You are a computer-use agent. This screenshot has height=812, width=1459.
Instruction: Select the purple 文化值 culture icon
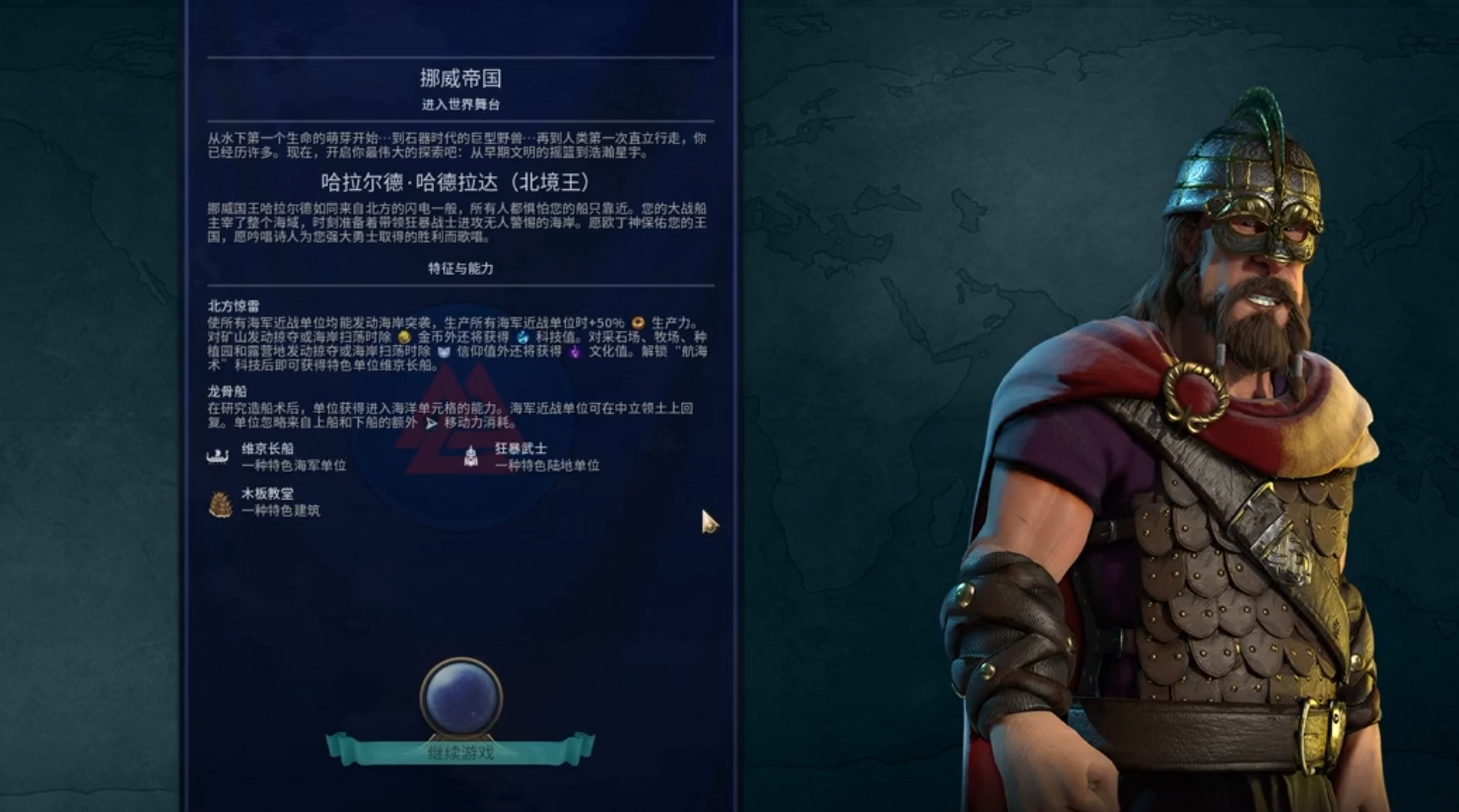[x=573, y=353]
